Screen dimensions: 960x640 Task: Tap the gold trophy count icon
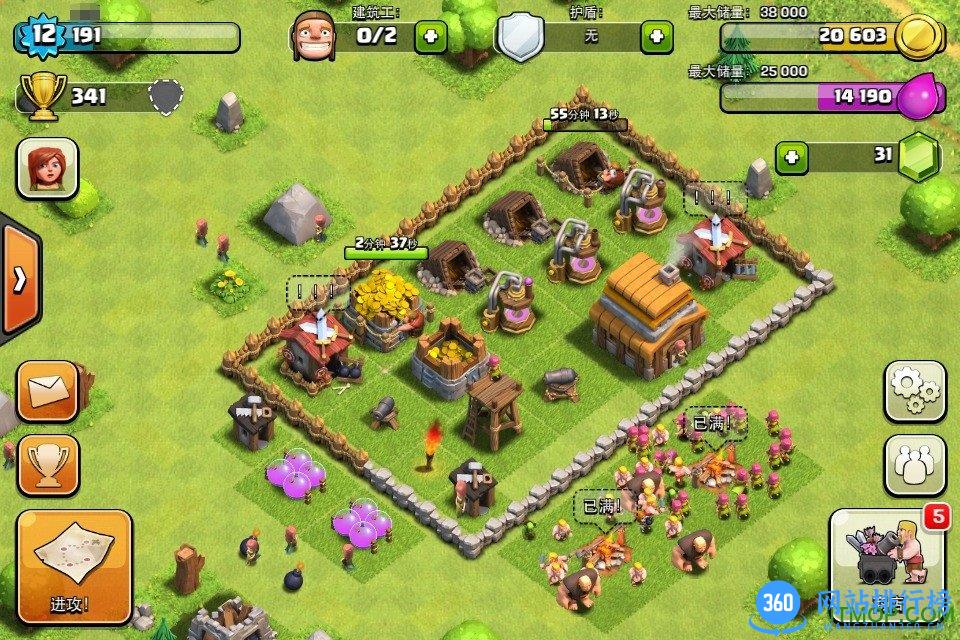coord(42,98)
